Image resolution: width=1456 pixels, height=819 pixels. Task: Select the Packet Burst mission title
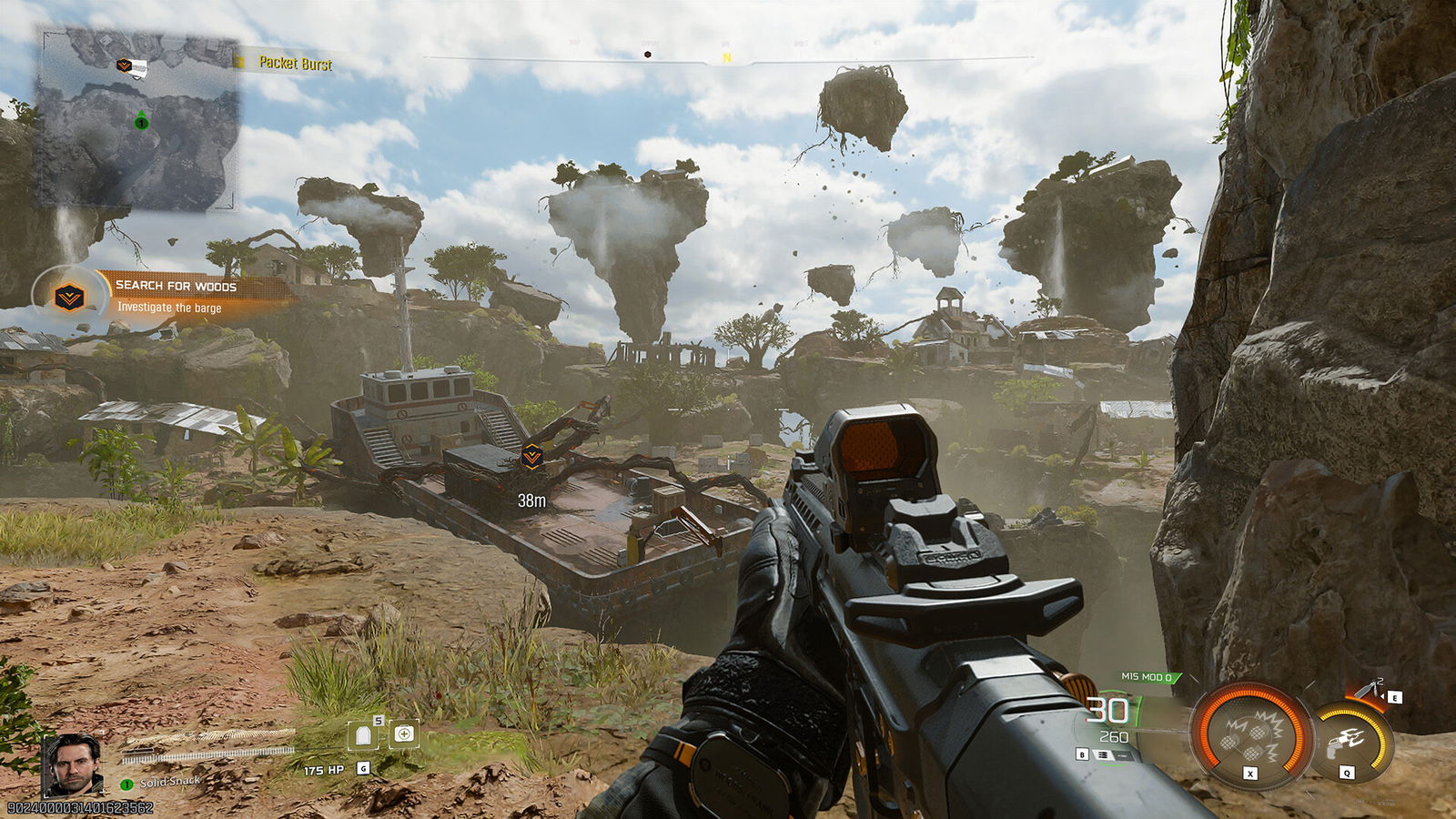296,65
